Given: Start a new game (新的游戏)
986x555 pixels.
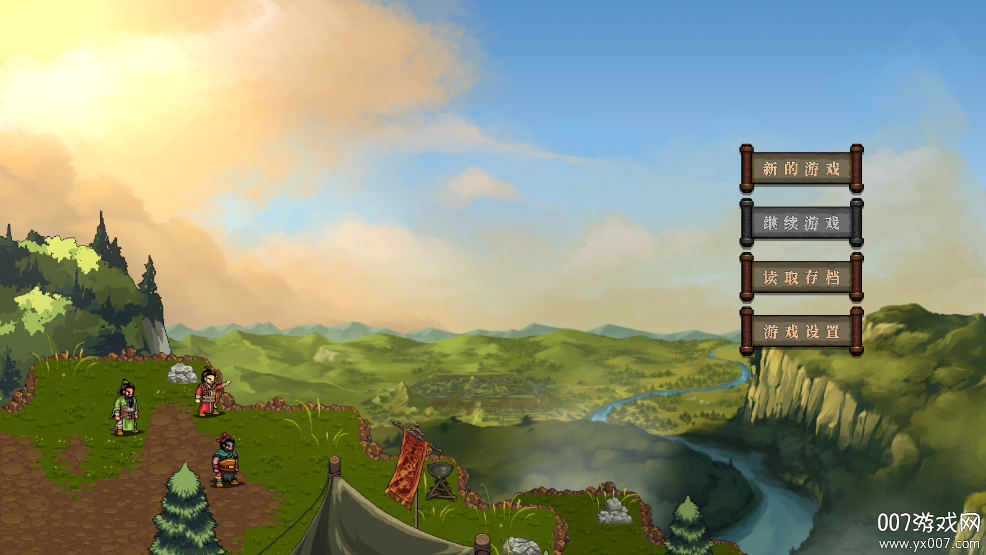Looking at the screenshot, I should point(801,169).
